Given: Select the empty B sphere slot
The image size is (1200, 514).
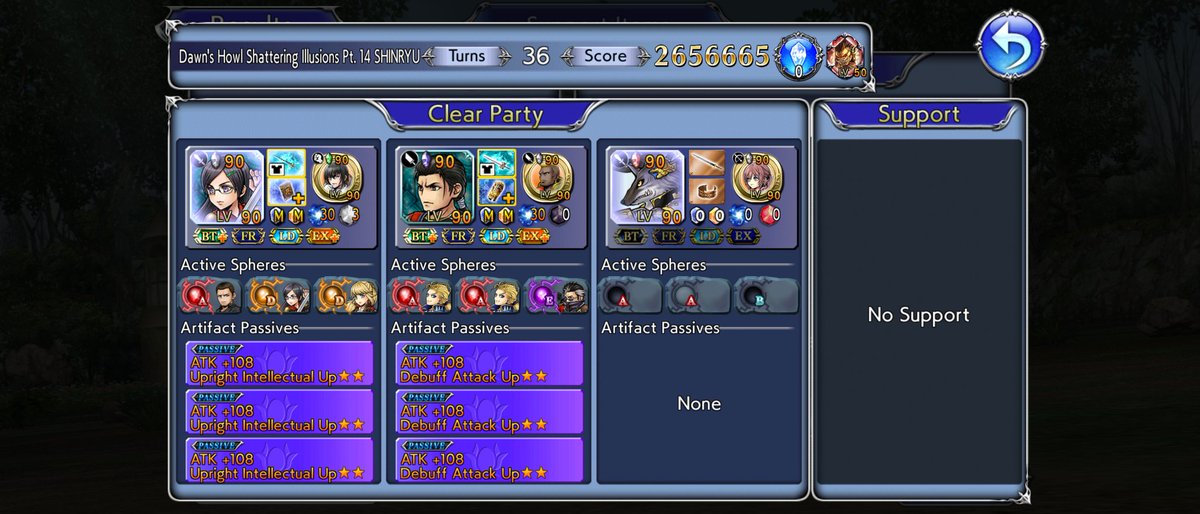Looking at the screenshot, I should [765, 297].
